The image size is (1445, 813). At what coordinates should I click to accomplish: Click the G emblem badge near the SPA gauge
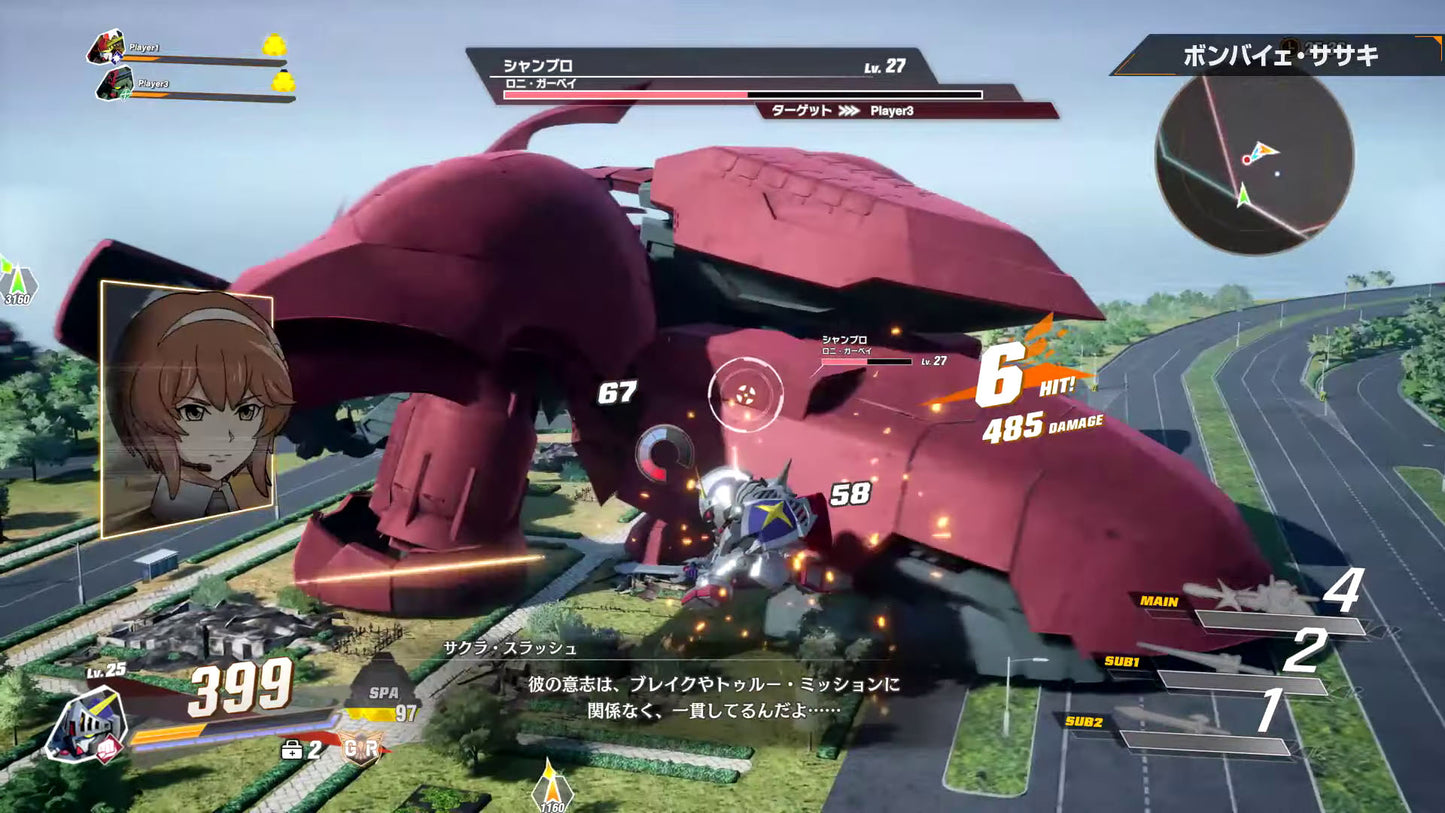pyautogui.click(x=360, y=745)
